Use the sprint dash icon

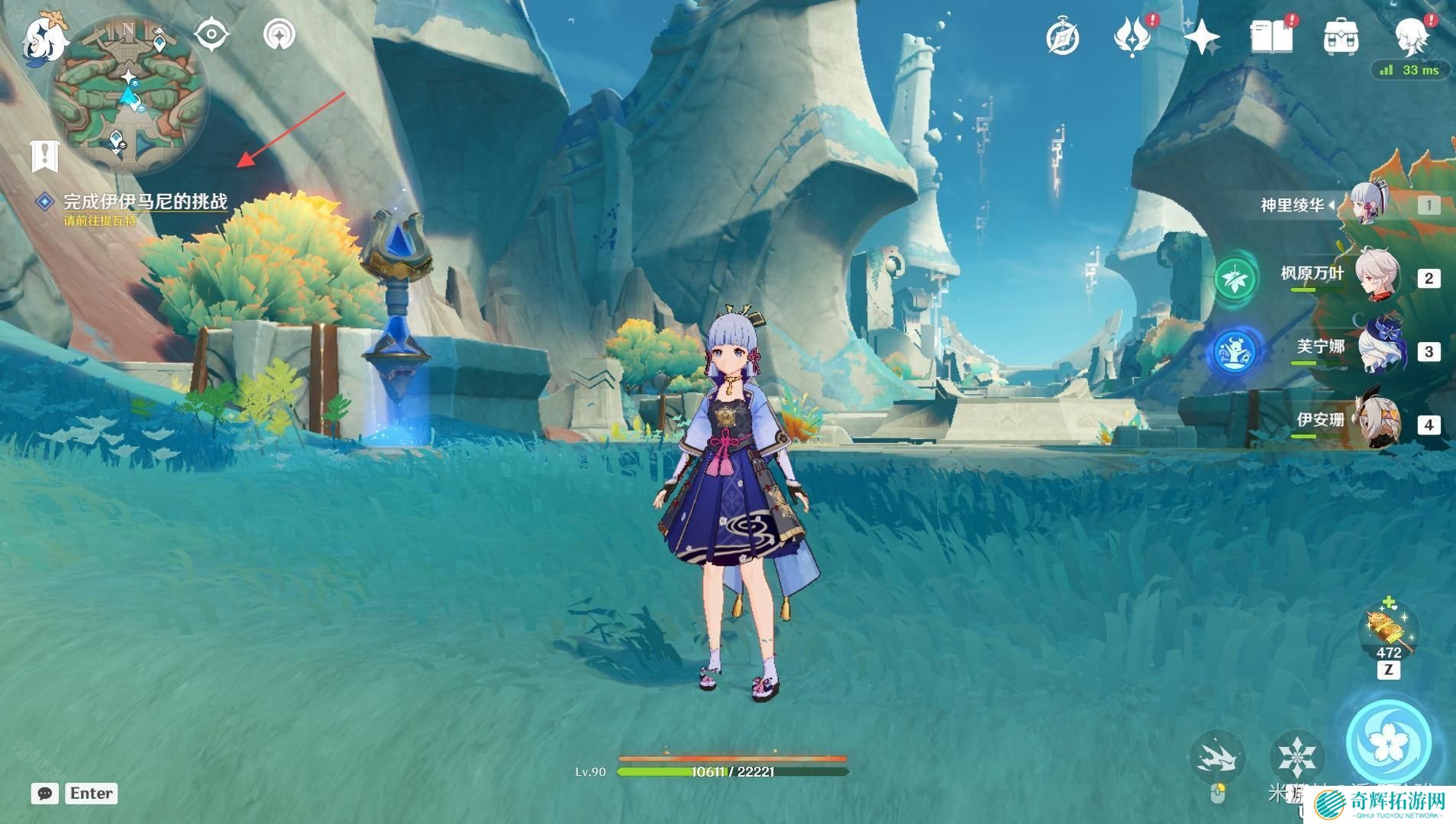point(1216,755)
